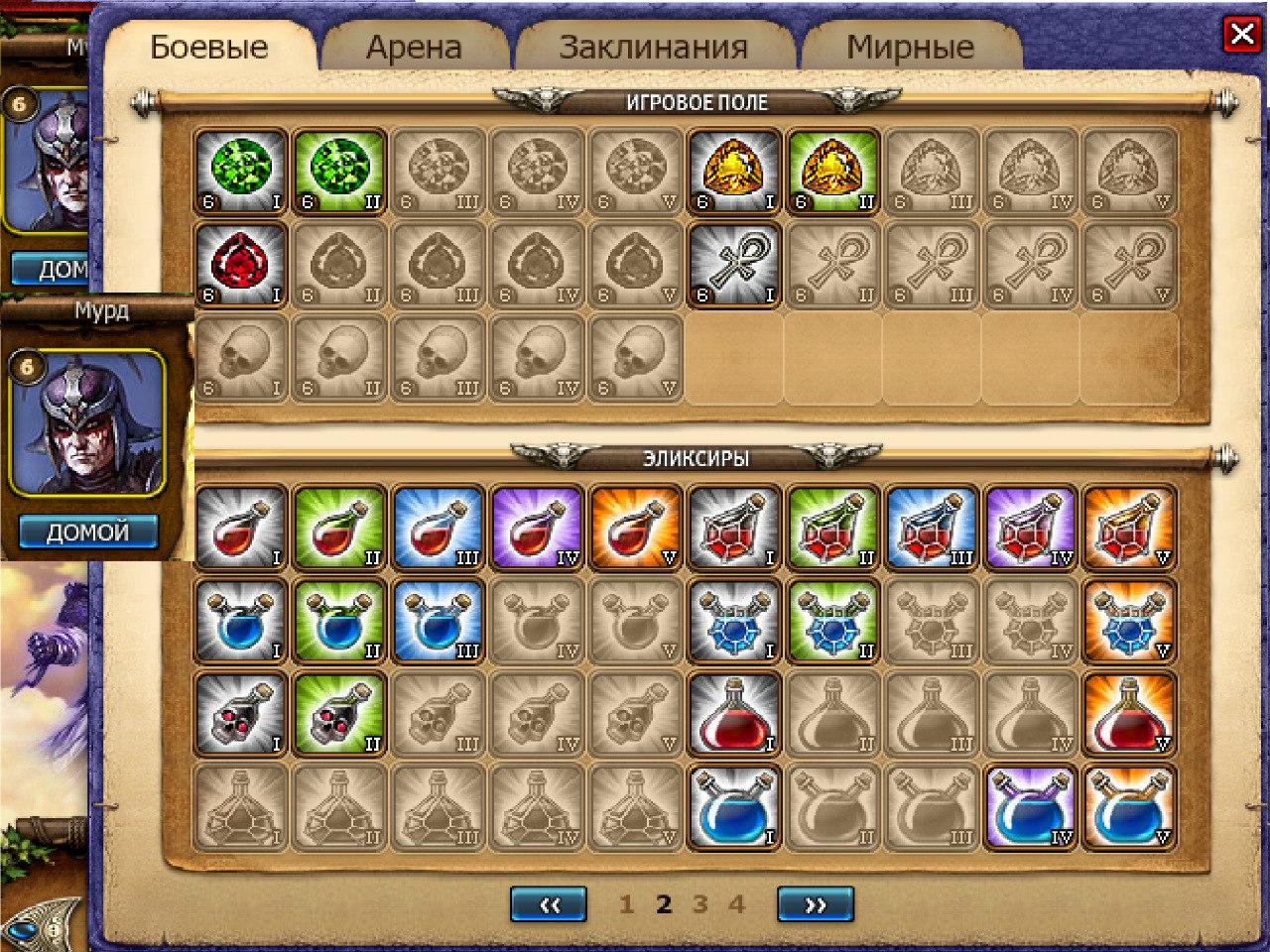Pick the large red flask level V
The width and height of the screenshot is (1270, 952).
tap(1130, 715)
